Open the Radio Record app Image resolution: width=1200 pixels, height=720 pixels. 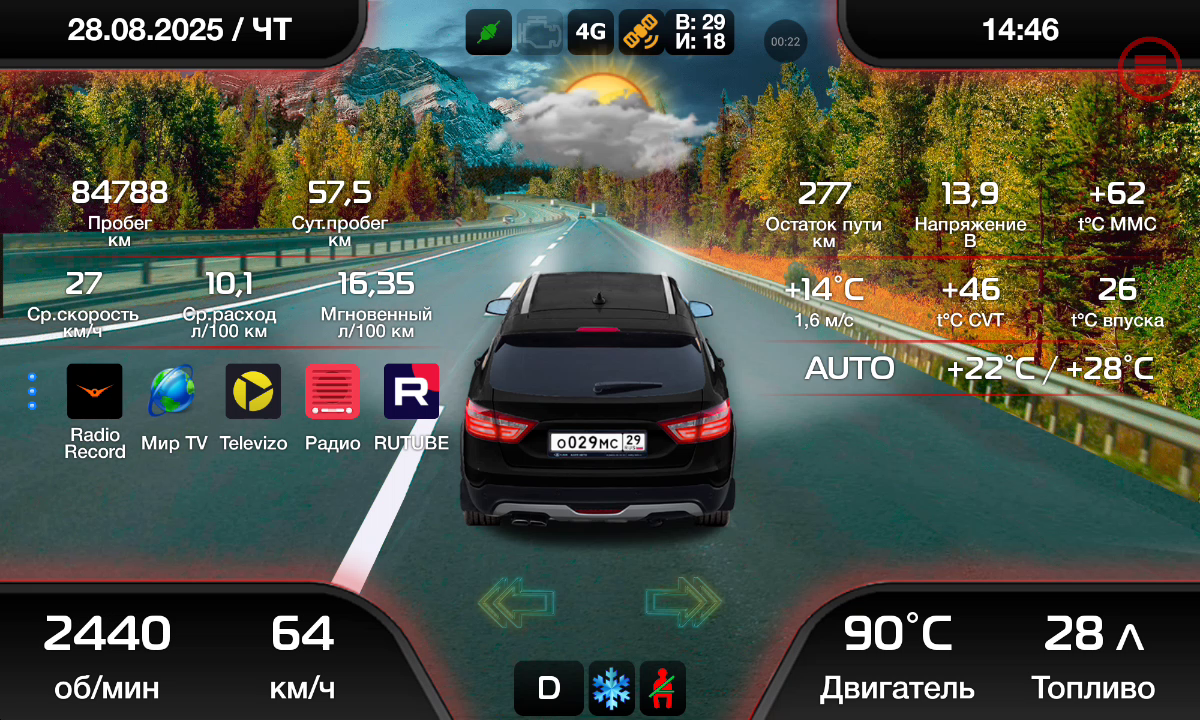(95, 391)
